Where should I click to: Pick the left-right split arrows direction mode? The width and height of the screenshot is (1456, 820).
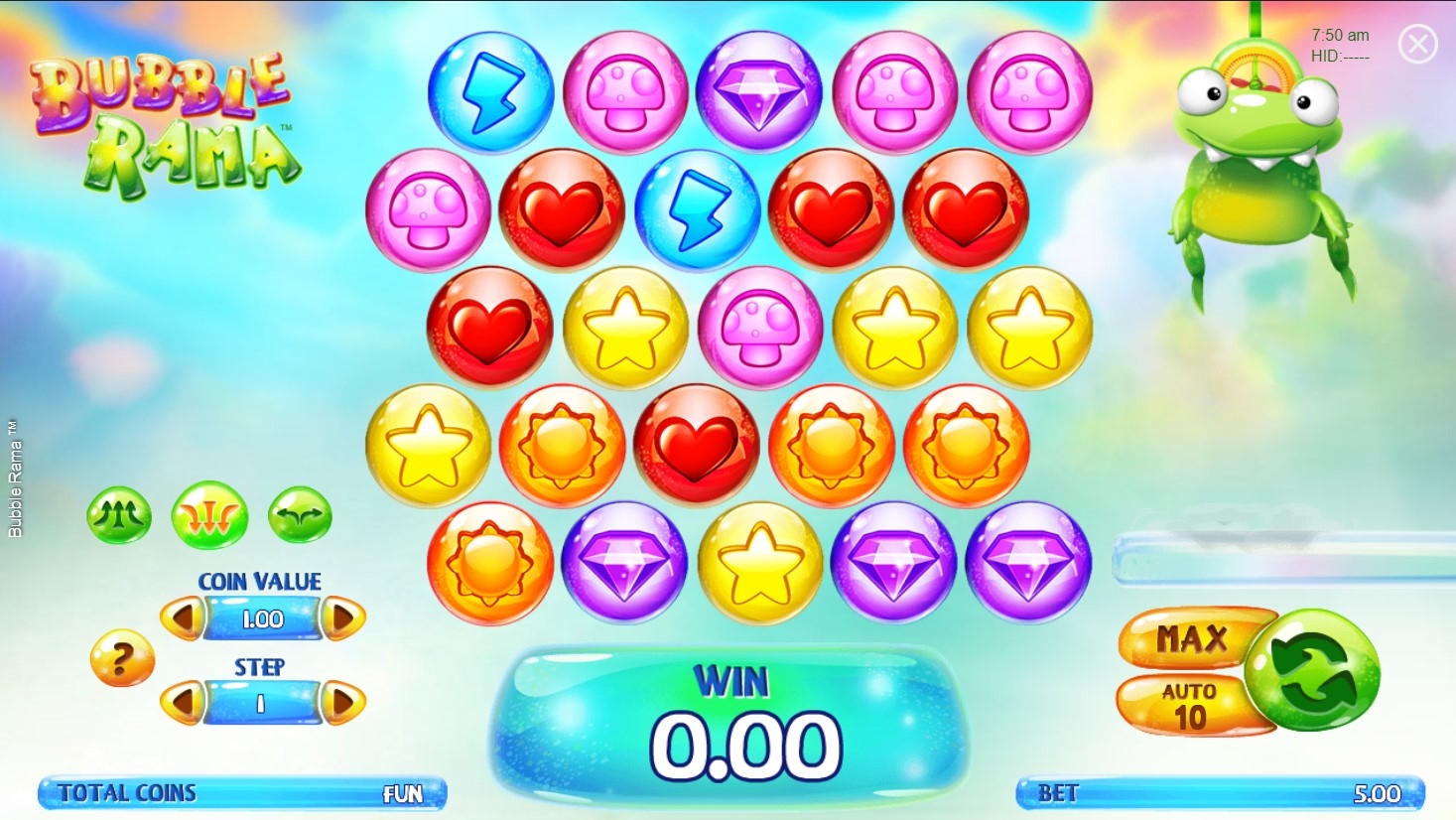[300, 515]
